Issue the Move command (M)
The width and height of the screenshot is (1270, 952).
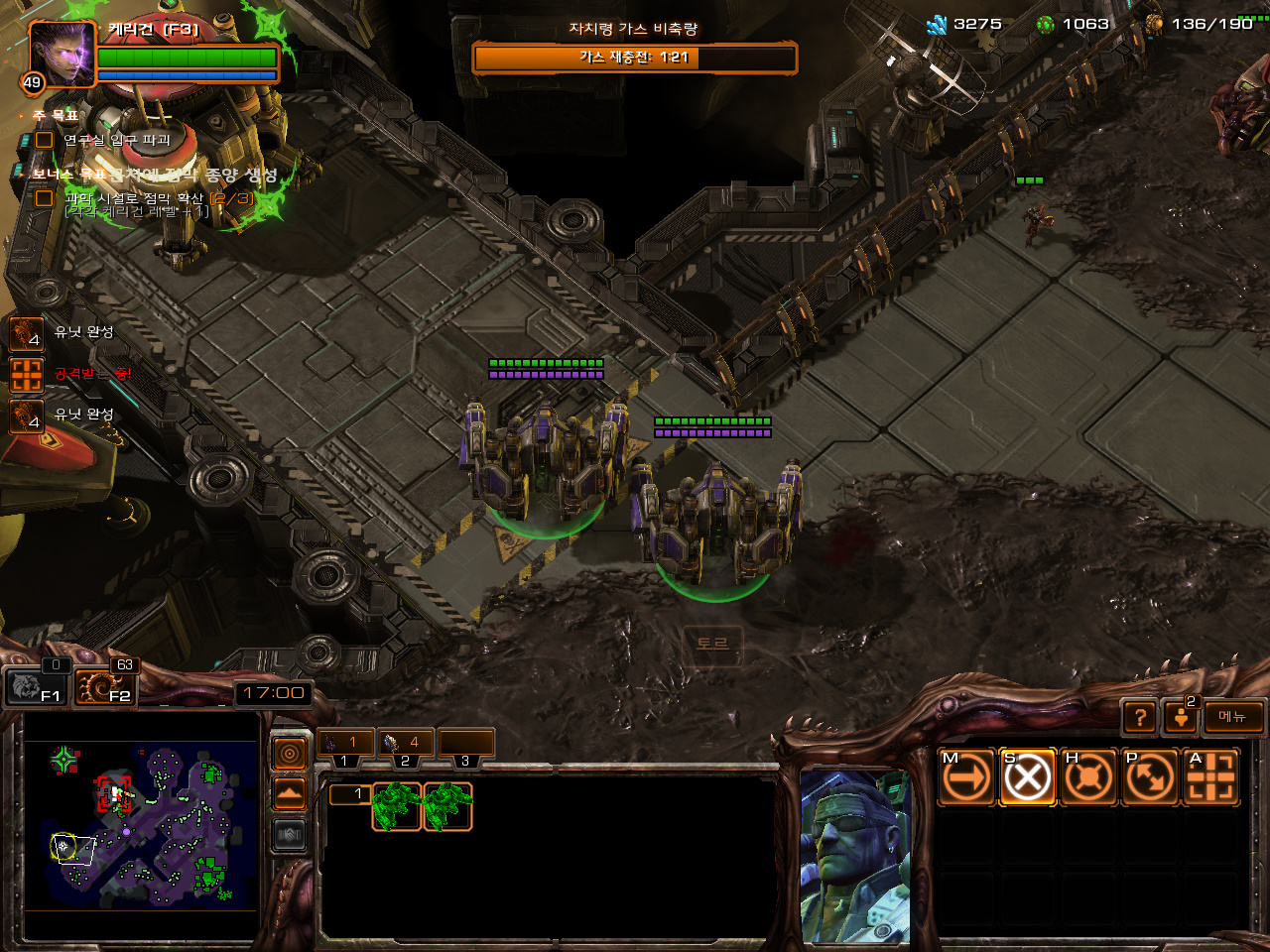966,776
